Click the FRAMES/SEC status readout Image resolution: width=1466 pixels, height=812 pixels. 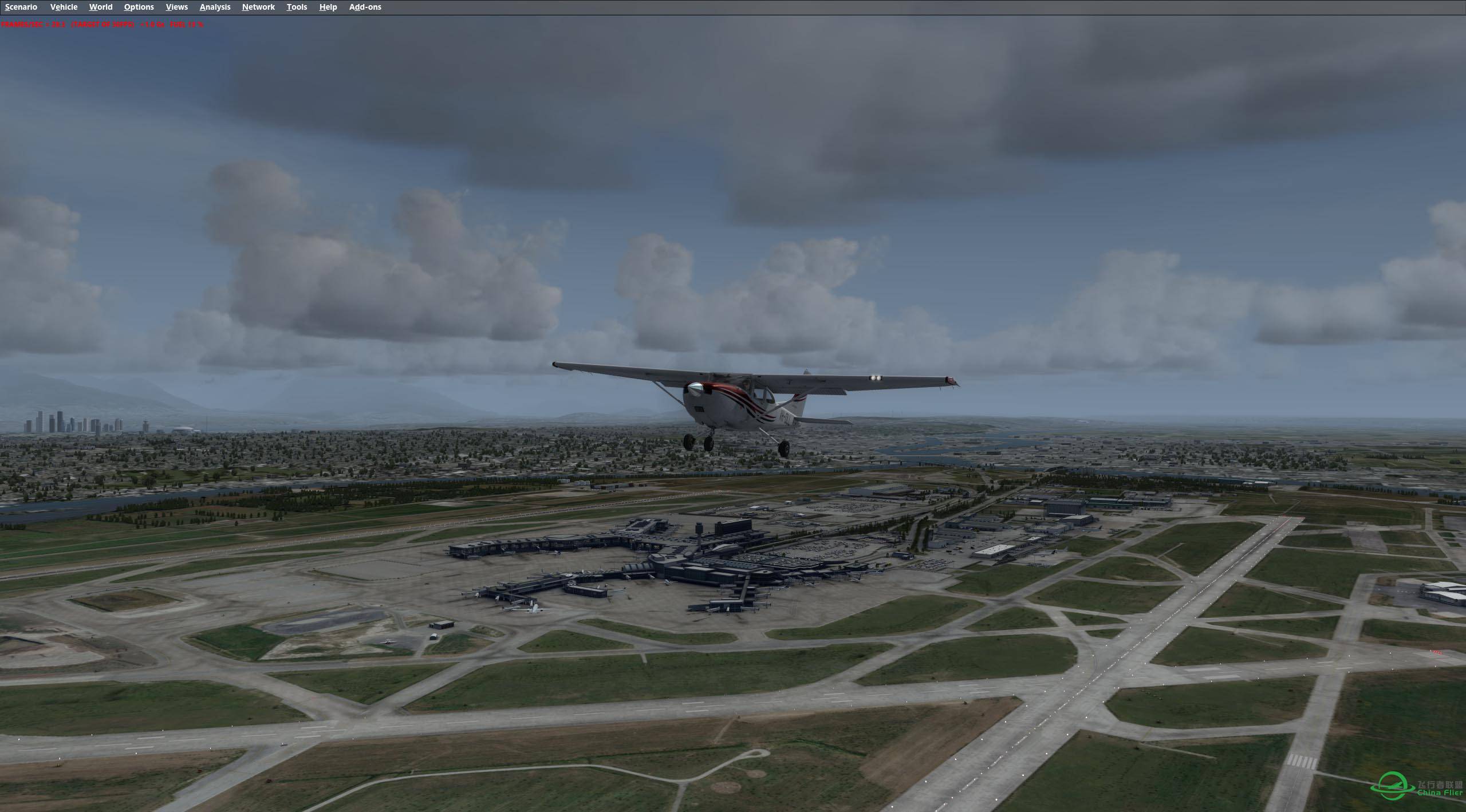pos(31,25)
